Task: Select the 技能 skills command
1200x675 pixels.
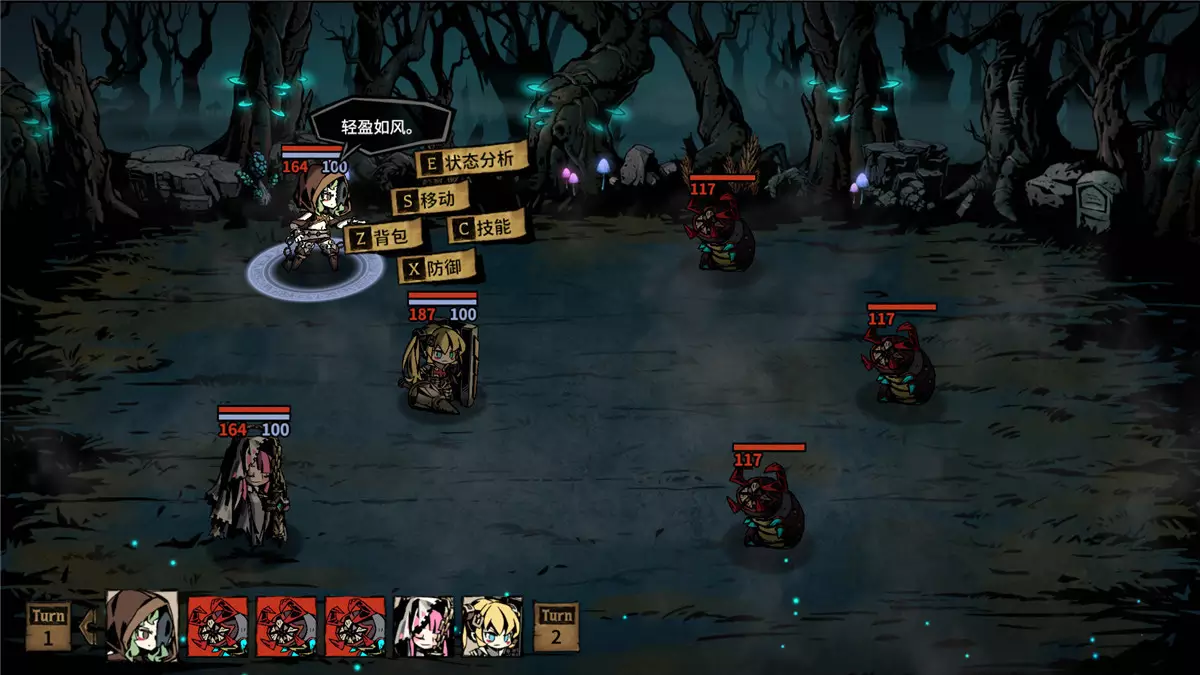Action: pyautogui.click(x=485, y=228)
